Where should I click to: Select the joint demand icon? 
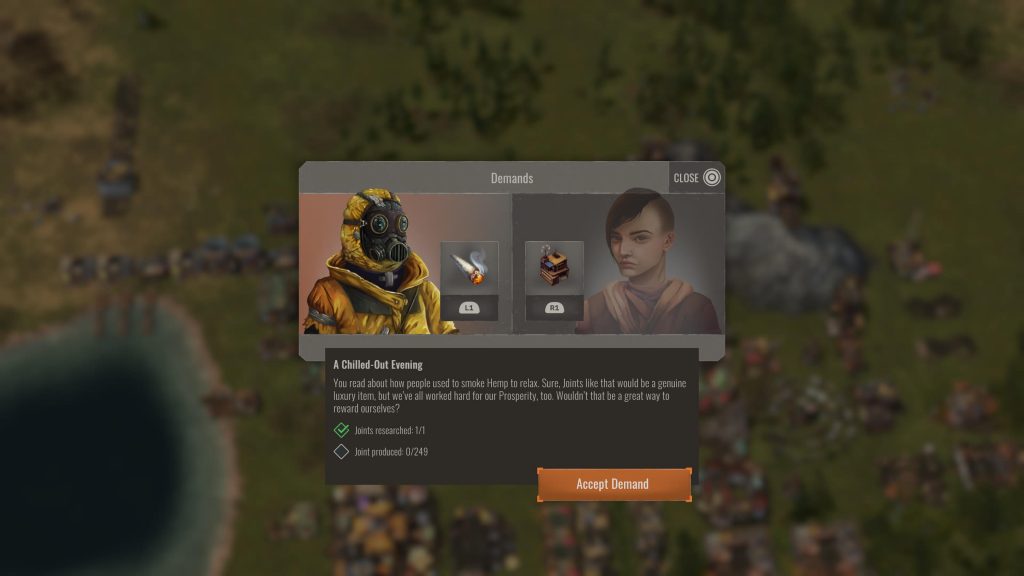point(469,268)
